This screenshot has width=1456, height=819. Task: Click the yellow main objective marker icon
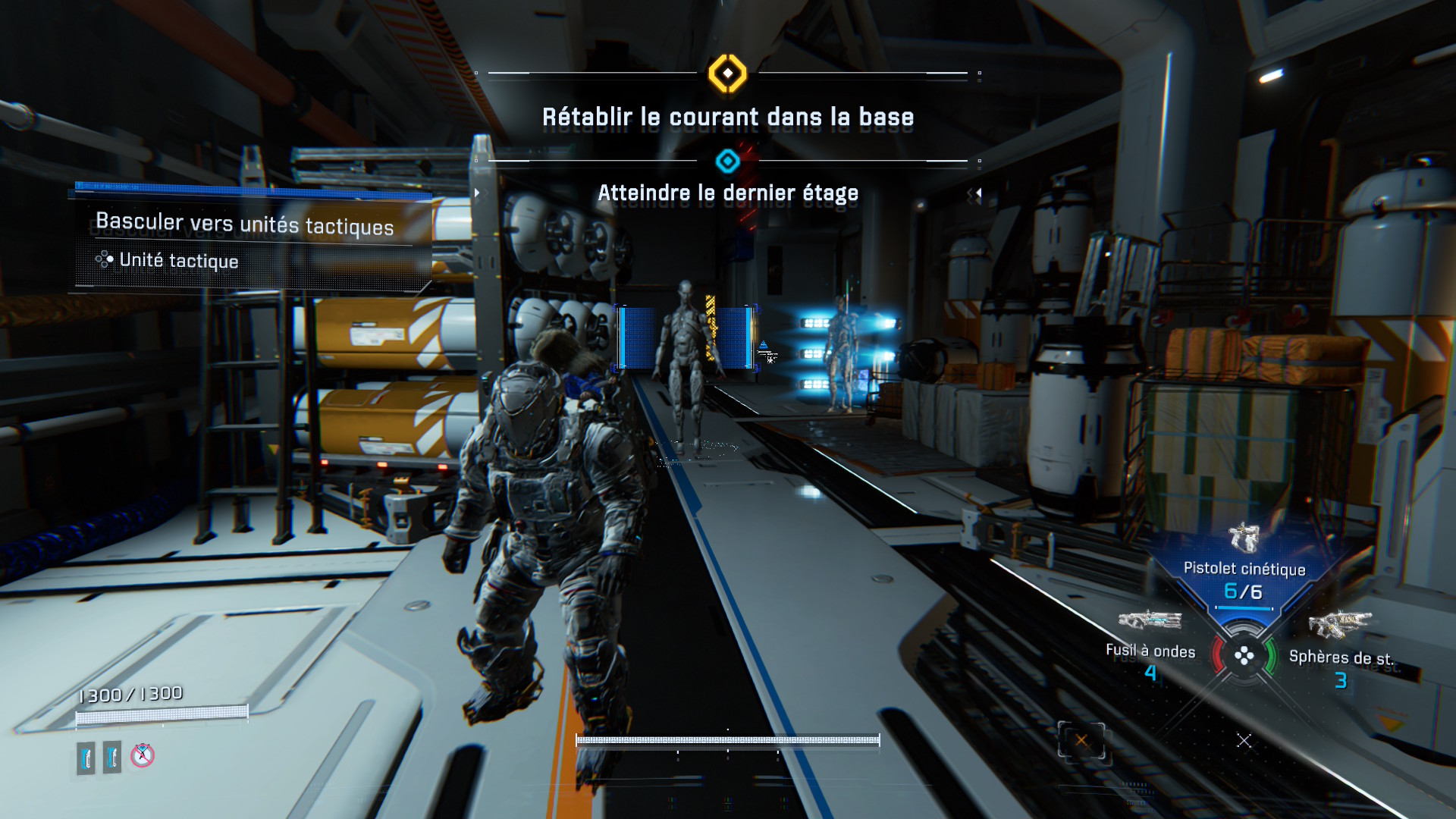click(x=727, y=74)
